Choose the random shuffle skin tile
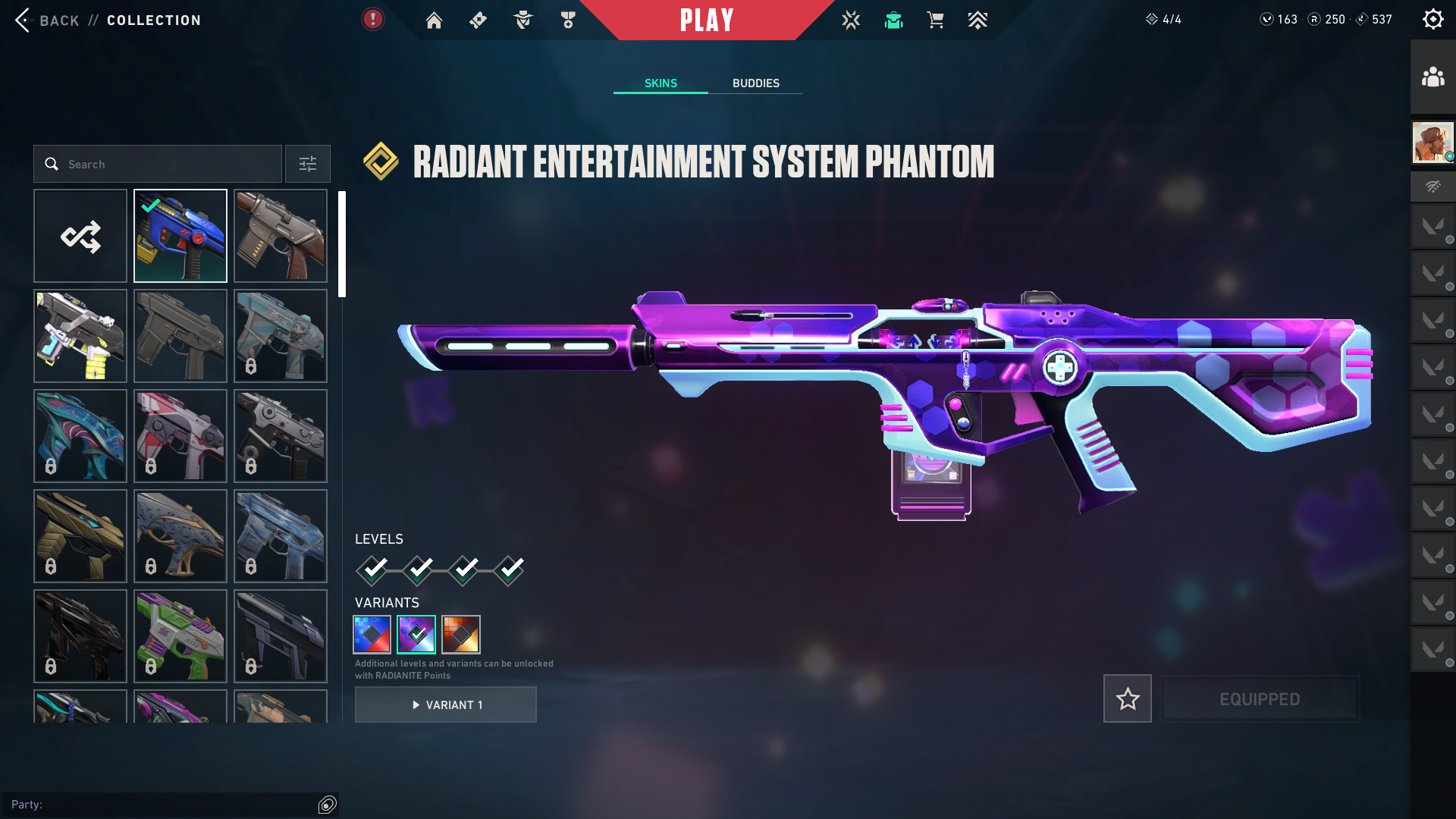 80,236
